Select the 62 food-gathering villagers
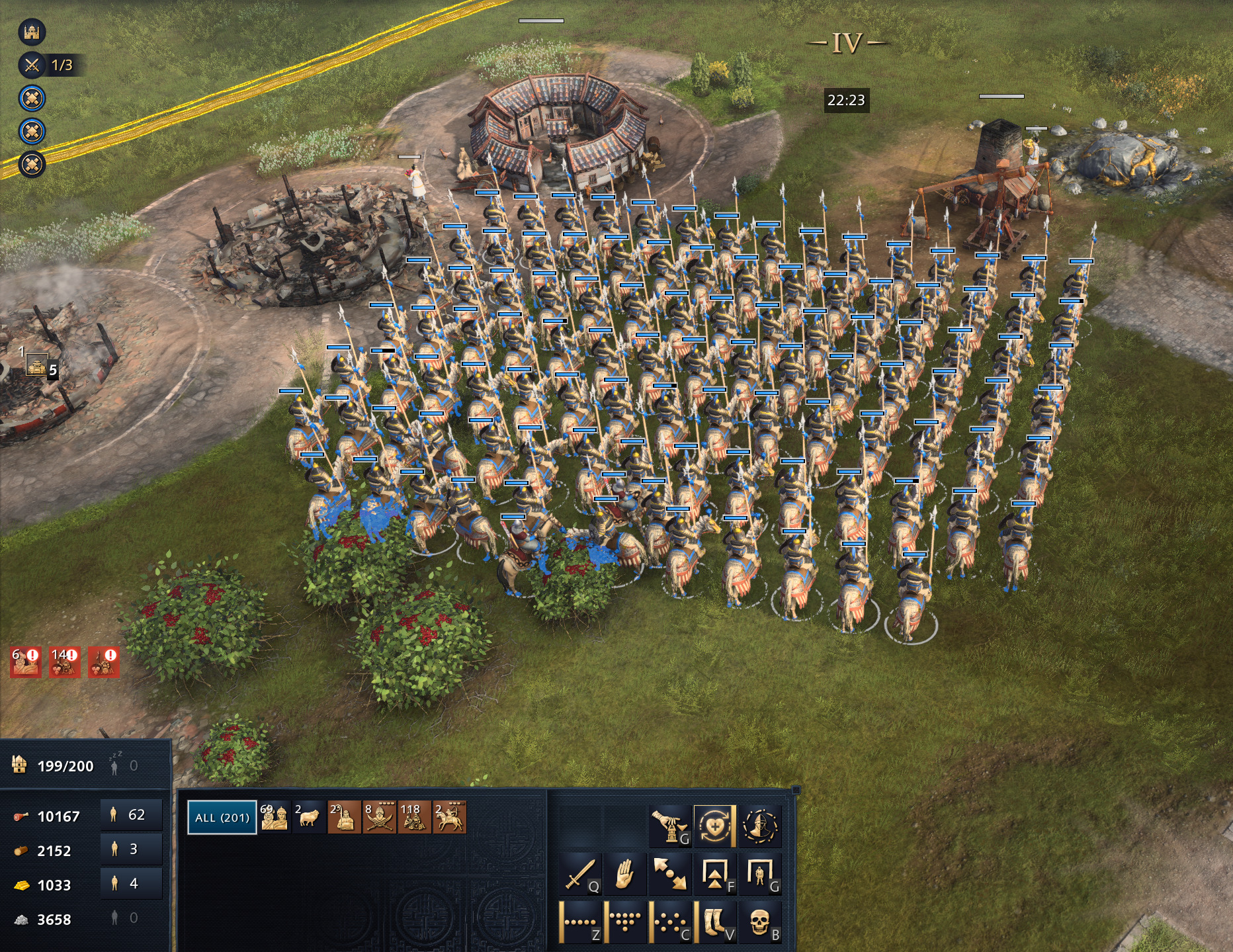 131,814
